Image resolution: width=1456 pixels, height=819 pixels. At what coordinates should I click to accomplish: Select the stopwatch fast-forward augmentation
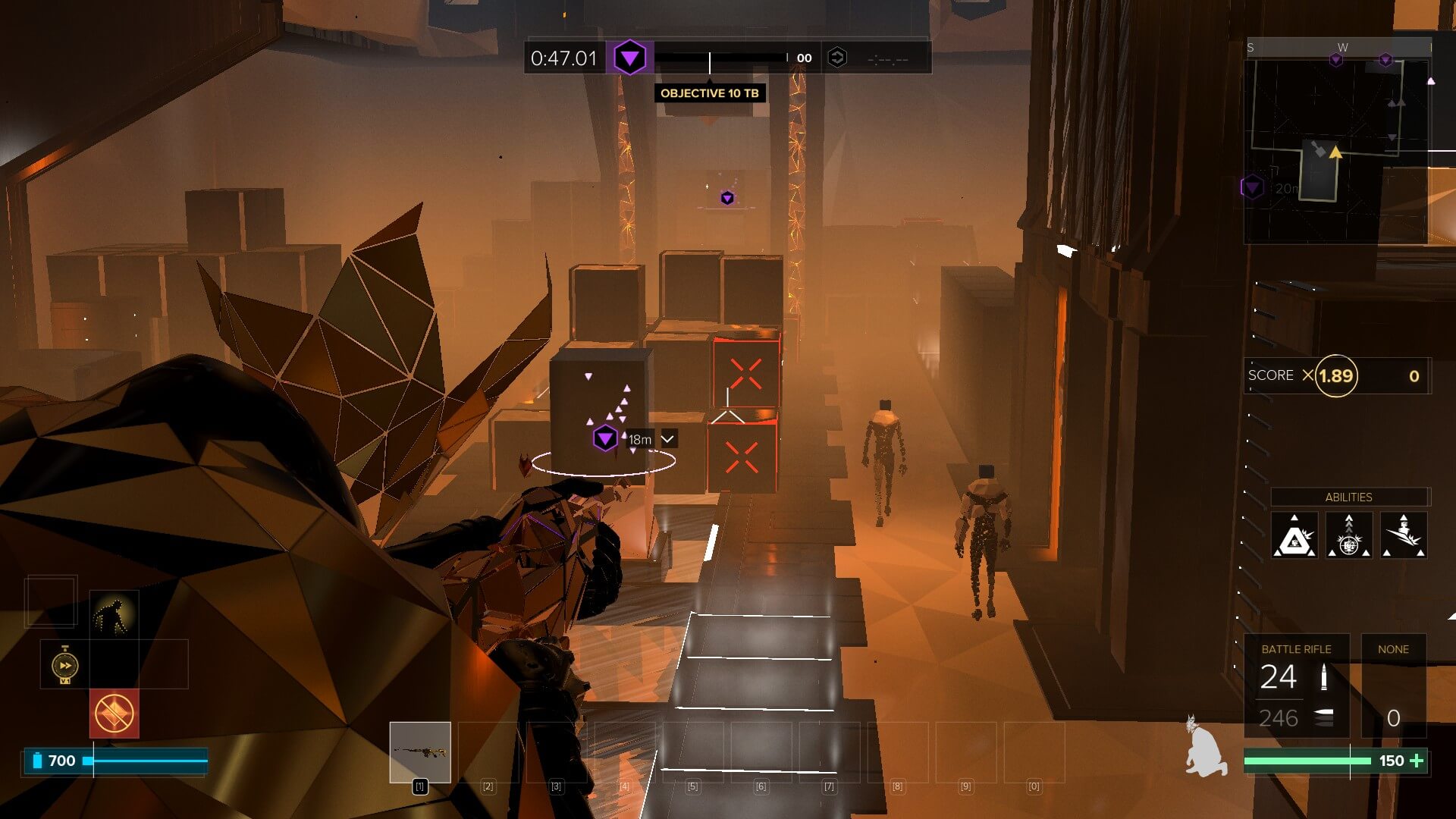(65, 665)
